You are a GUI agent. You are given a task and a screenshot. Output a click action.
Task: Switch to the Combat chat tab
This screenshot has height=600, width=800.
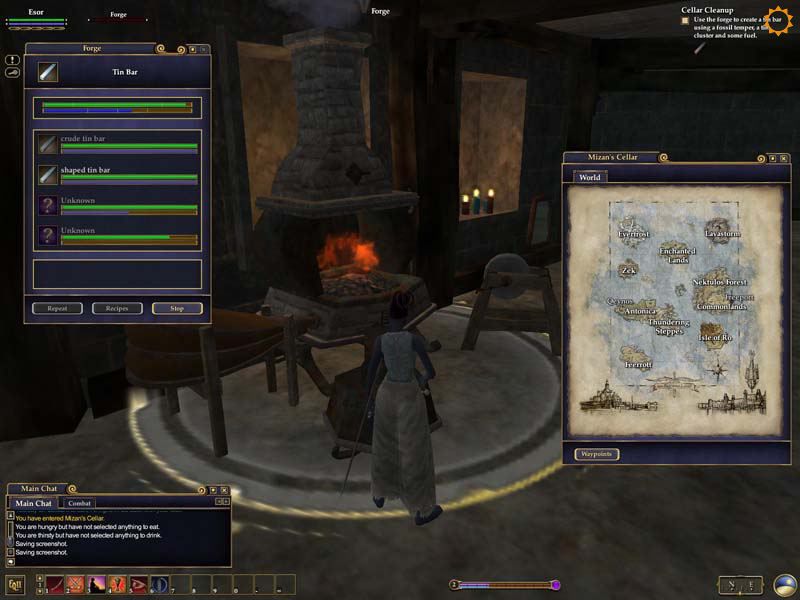tap(80, 503)
